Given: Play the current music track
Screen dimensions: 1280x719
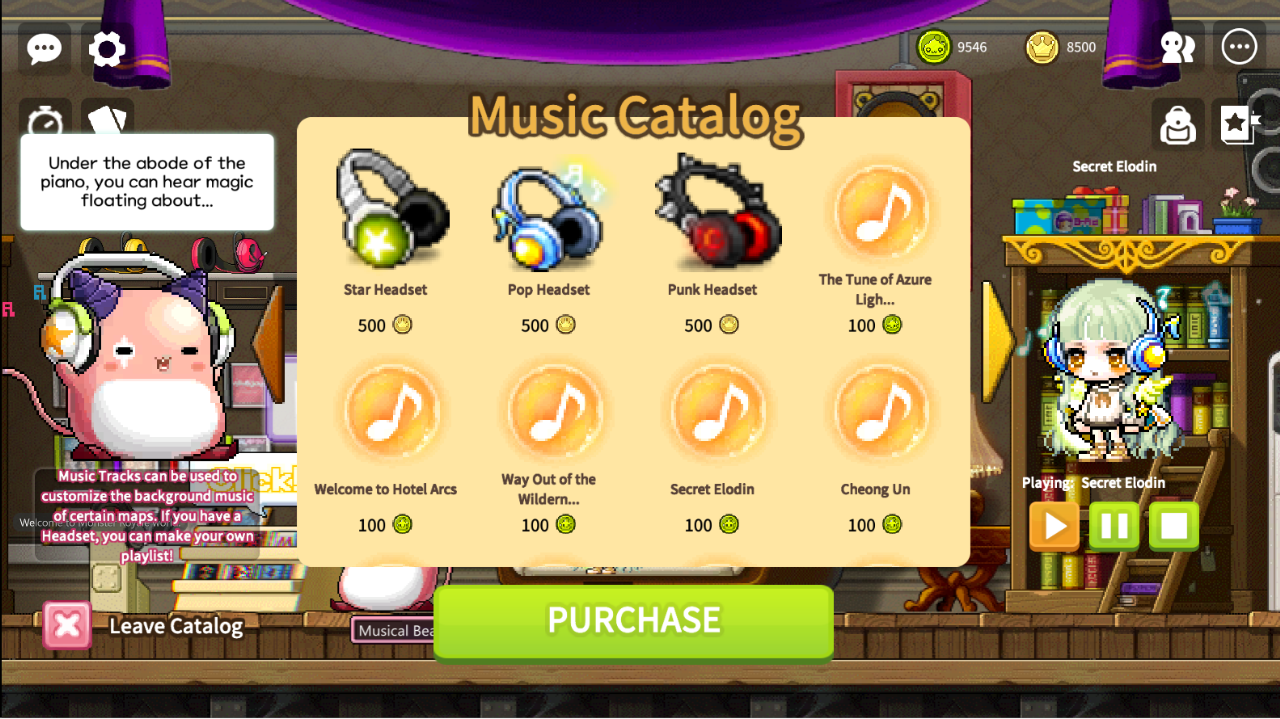Looking at the screenshot, I should point(1054,526).
